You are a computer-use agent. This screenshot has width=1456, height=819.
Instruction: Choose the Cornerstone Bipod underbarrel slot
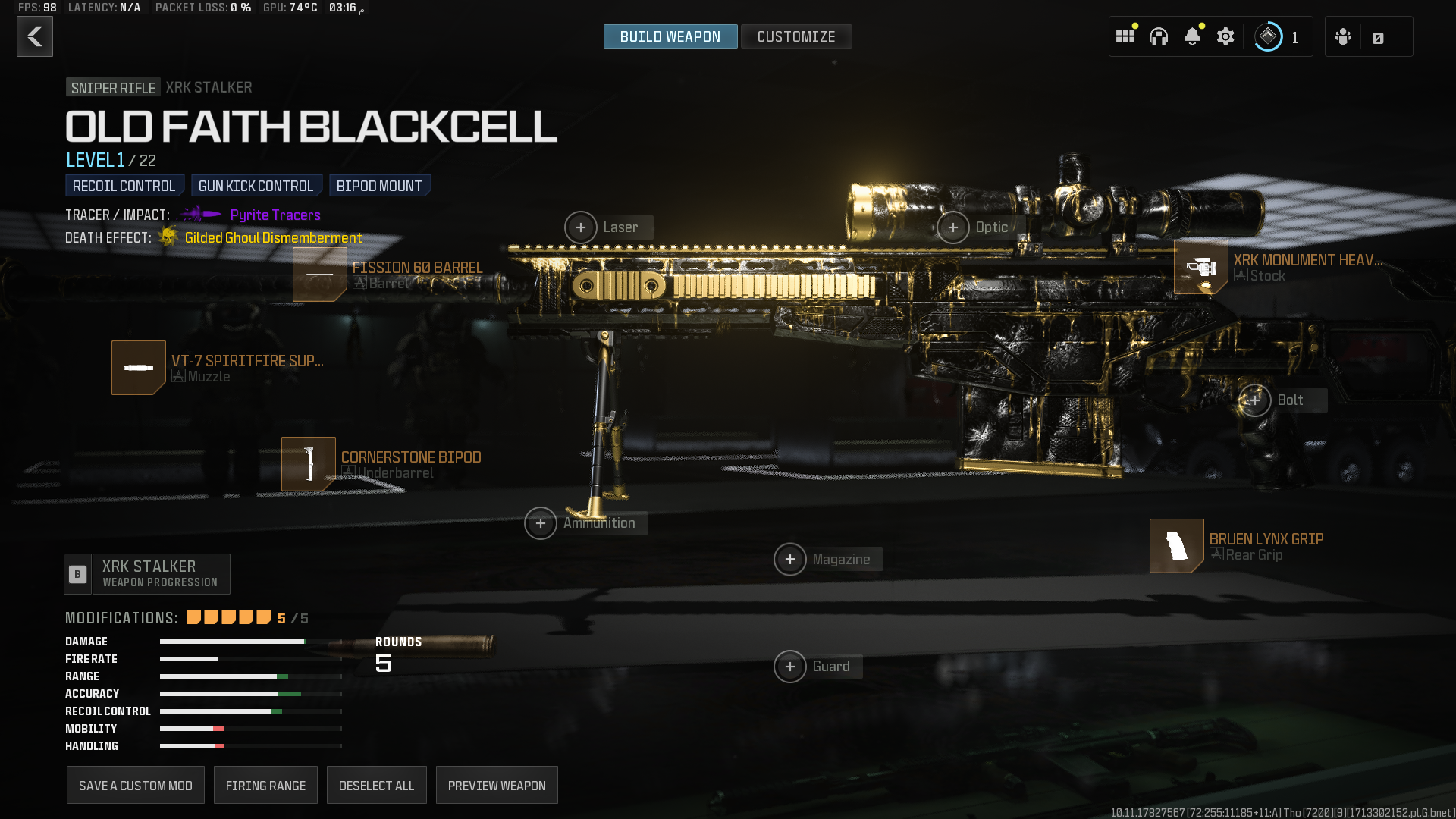pos(309,464)
